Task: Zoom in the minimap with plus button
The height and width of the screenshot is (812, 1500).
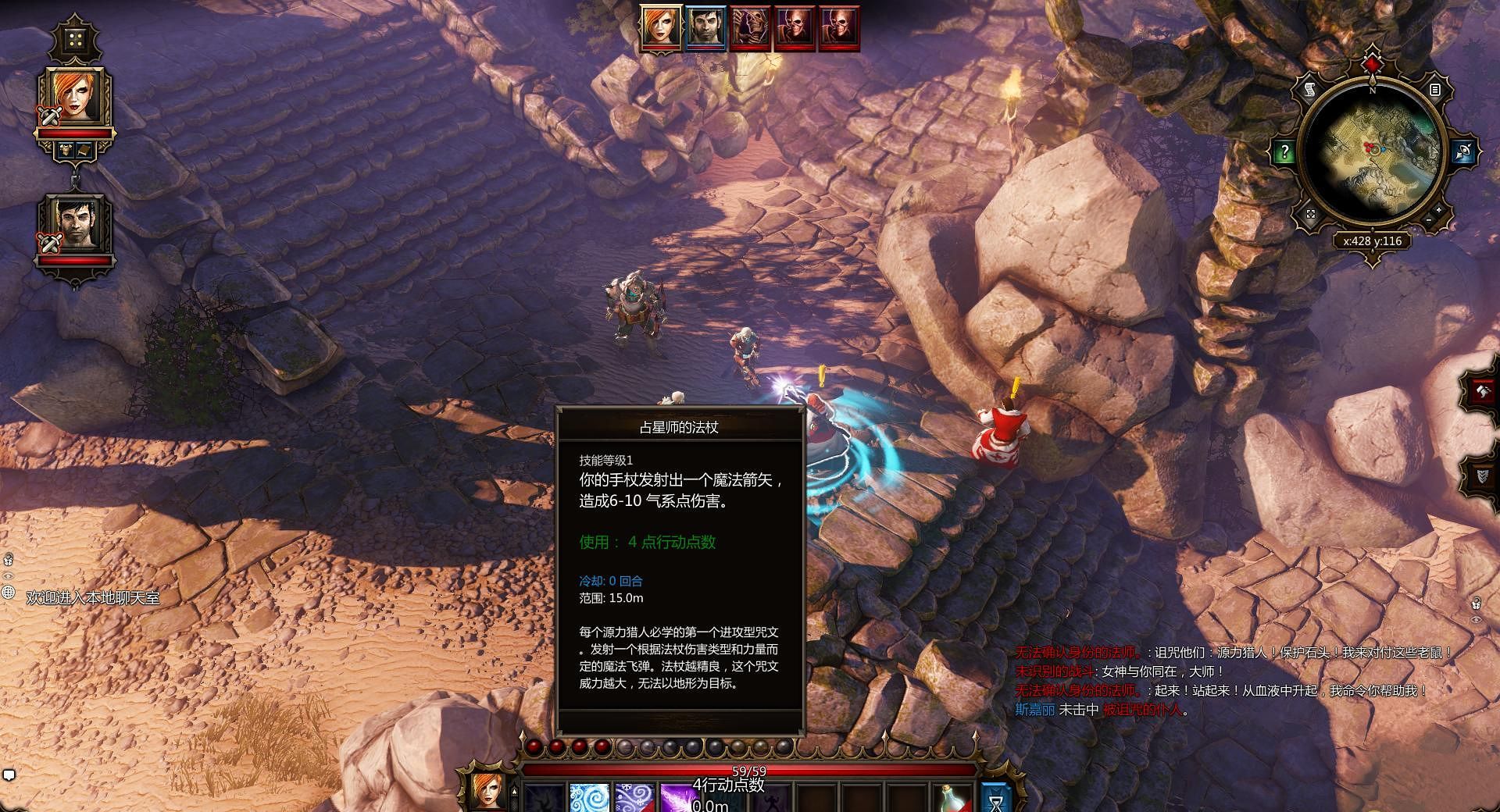Action: click(1439, 209)
